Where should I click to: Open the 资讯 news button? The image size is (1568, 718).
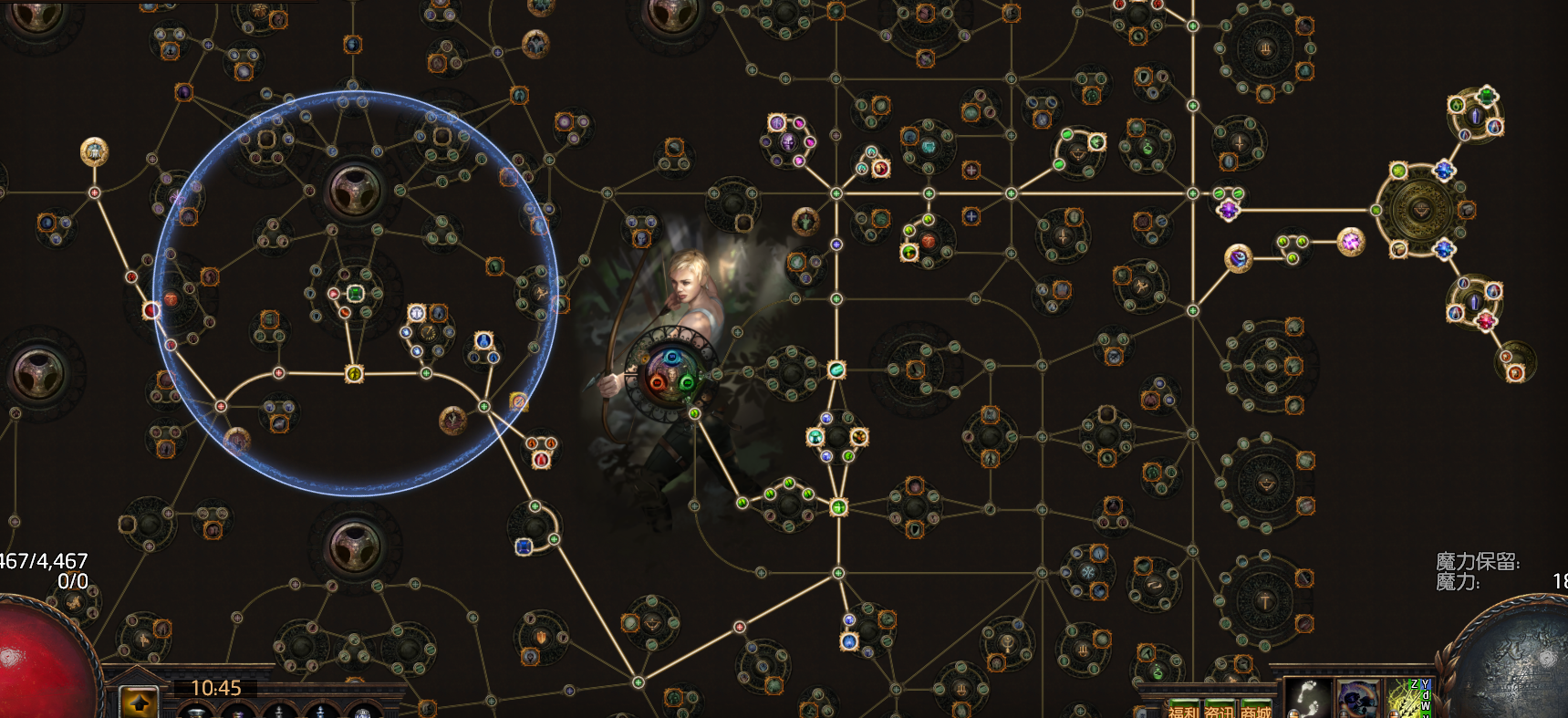1219,711
